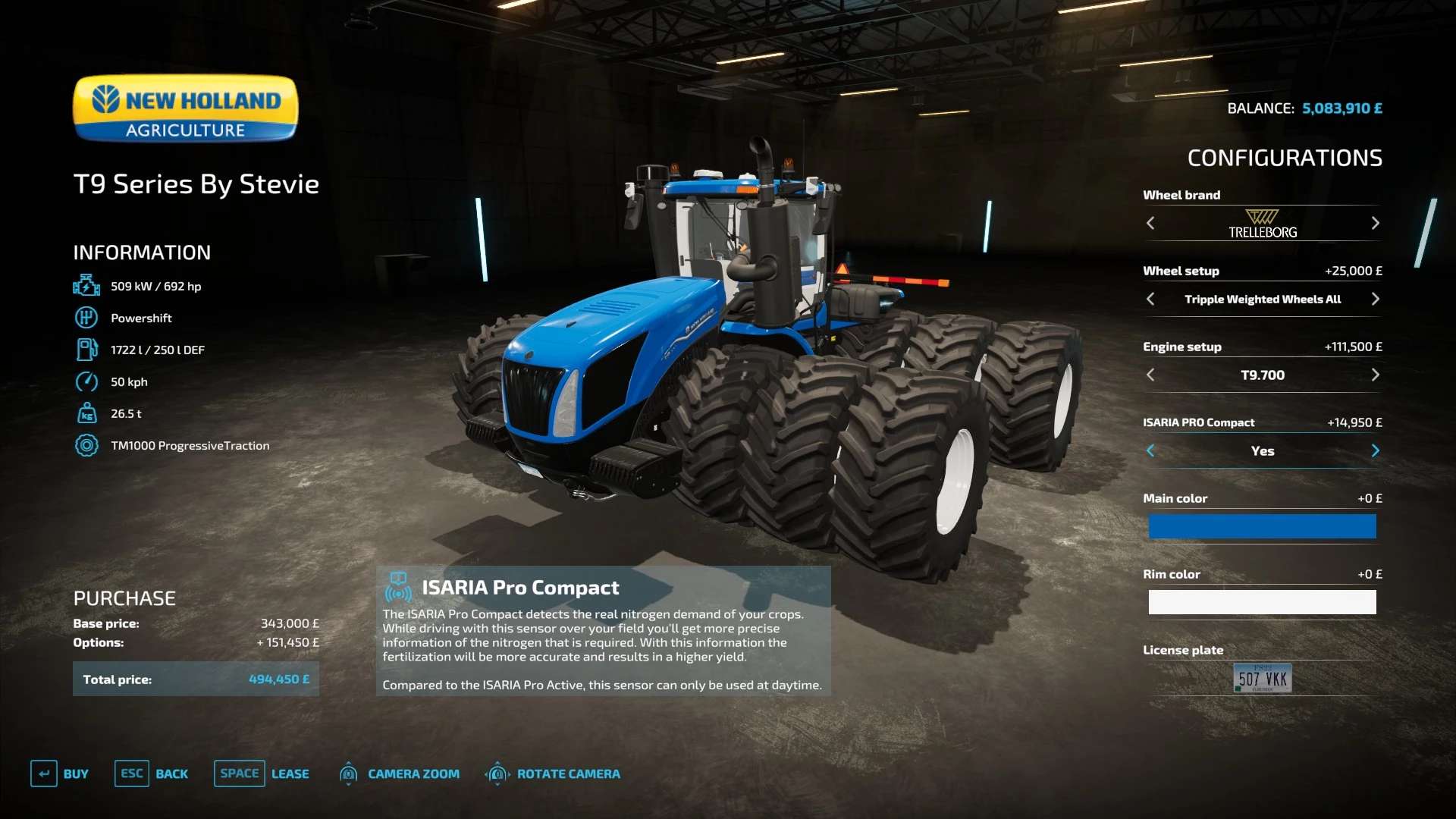Toggle ISARIA PRO Compact with left arrow
This screenshot has width=1456, height=819.
pyautogui.click(x=1150, y=450)
